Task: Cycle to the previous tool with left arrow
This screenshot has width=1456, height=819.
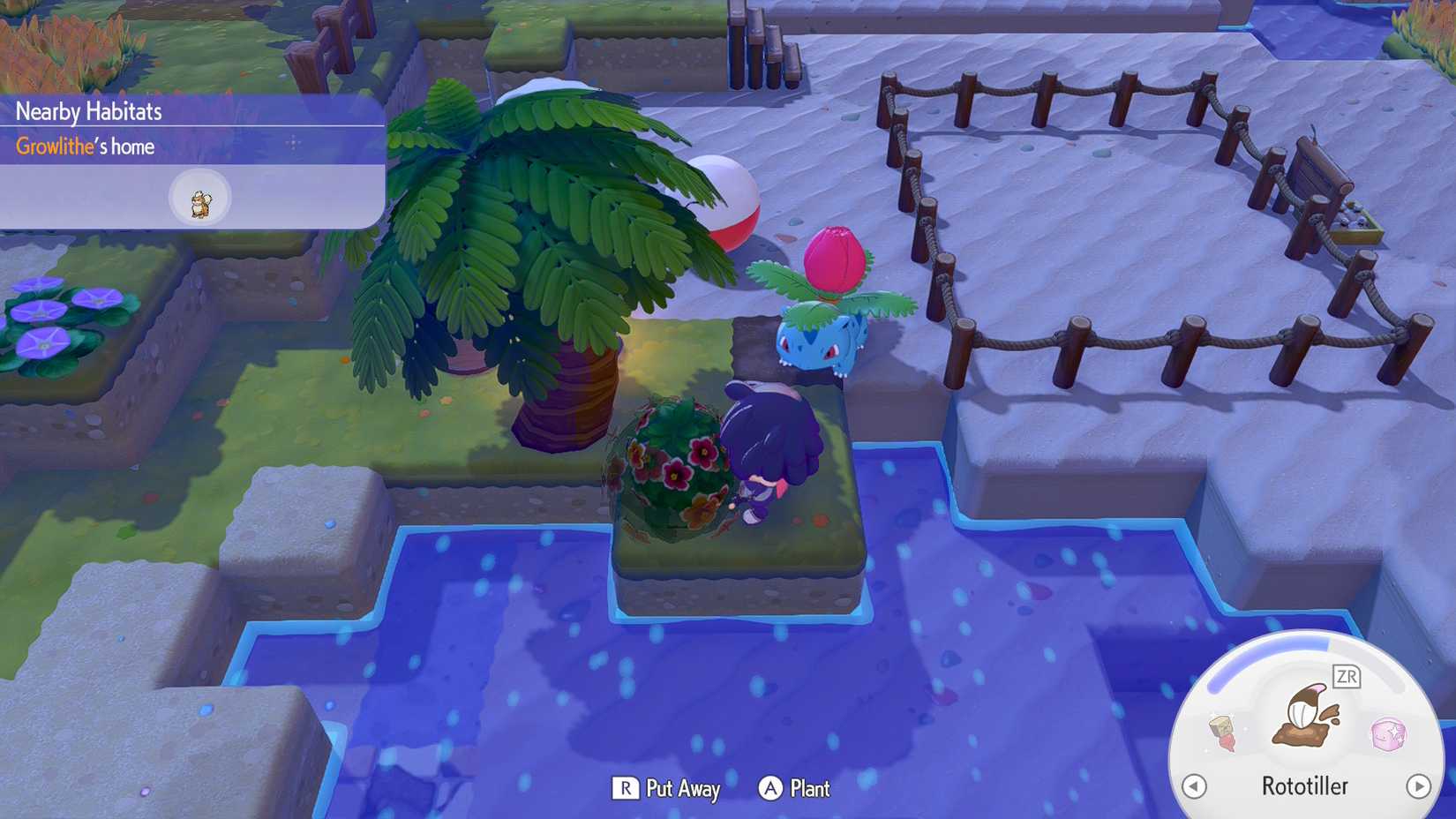Action: pyautogui.click(x=1194, y=785)
